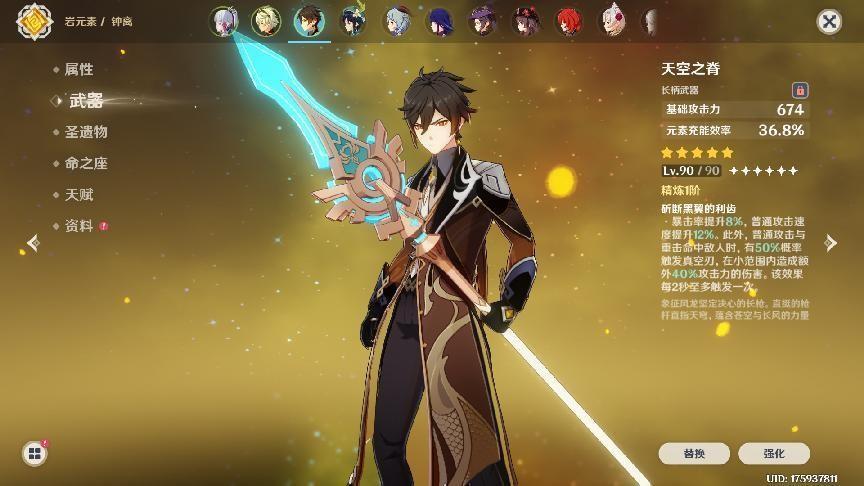Click the Geo element emblem icon

pyautogui.click(x=35, y=21)
